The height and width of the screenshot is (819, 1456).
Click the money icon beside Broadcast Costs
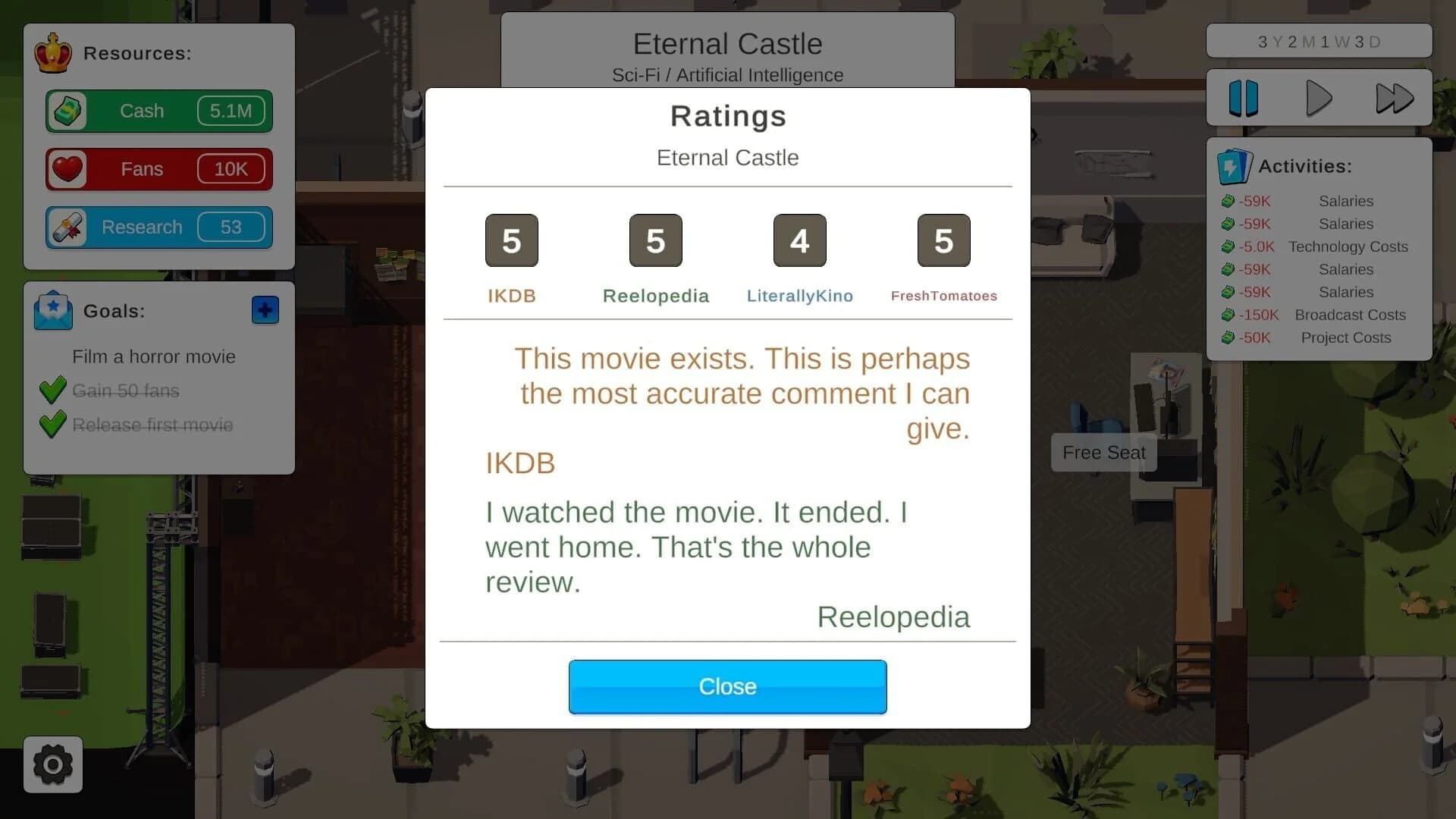(1229, 315)
